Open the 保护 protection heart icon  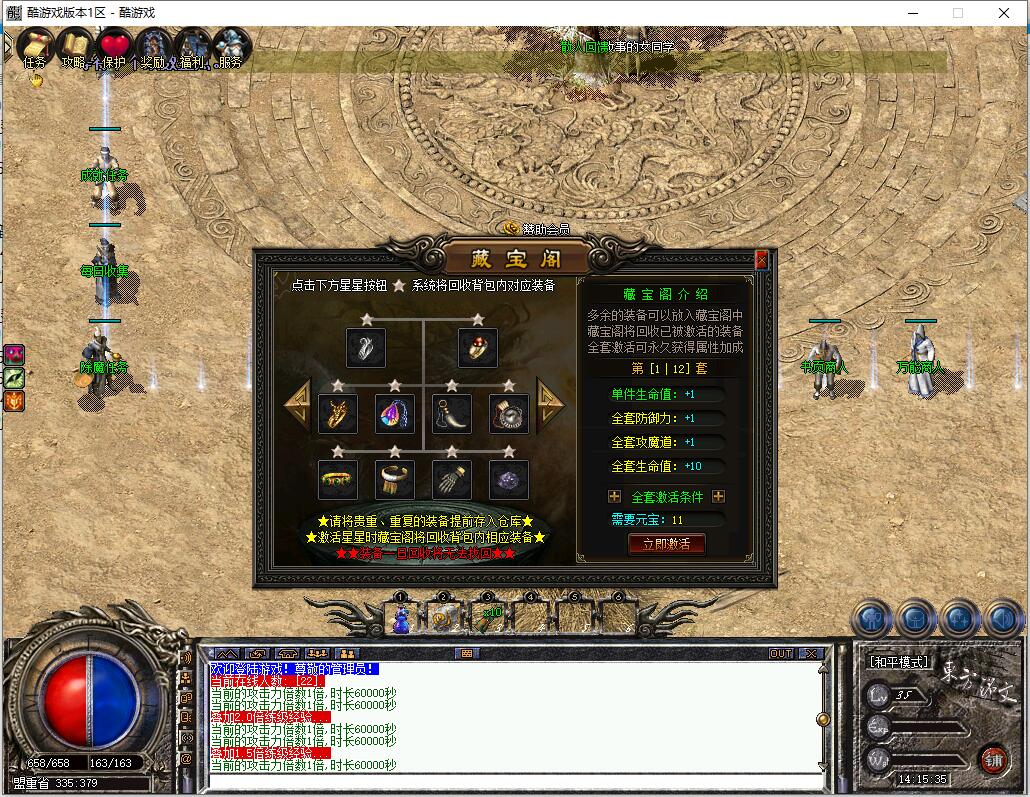[114, 47]
